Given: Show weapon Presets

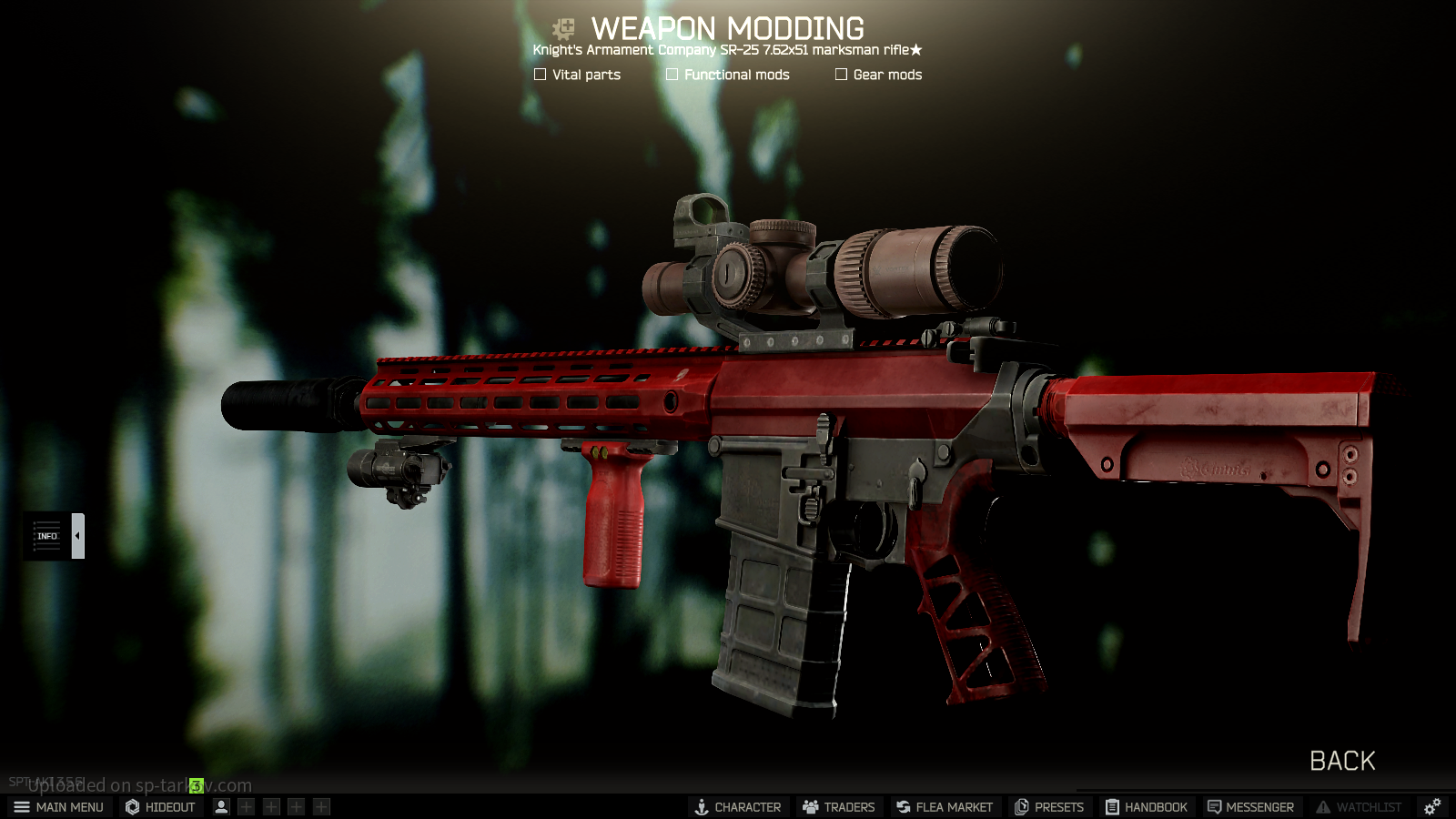Looking at the screenshot, I should 1049,807.
